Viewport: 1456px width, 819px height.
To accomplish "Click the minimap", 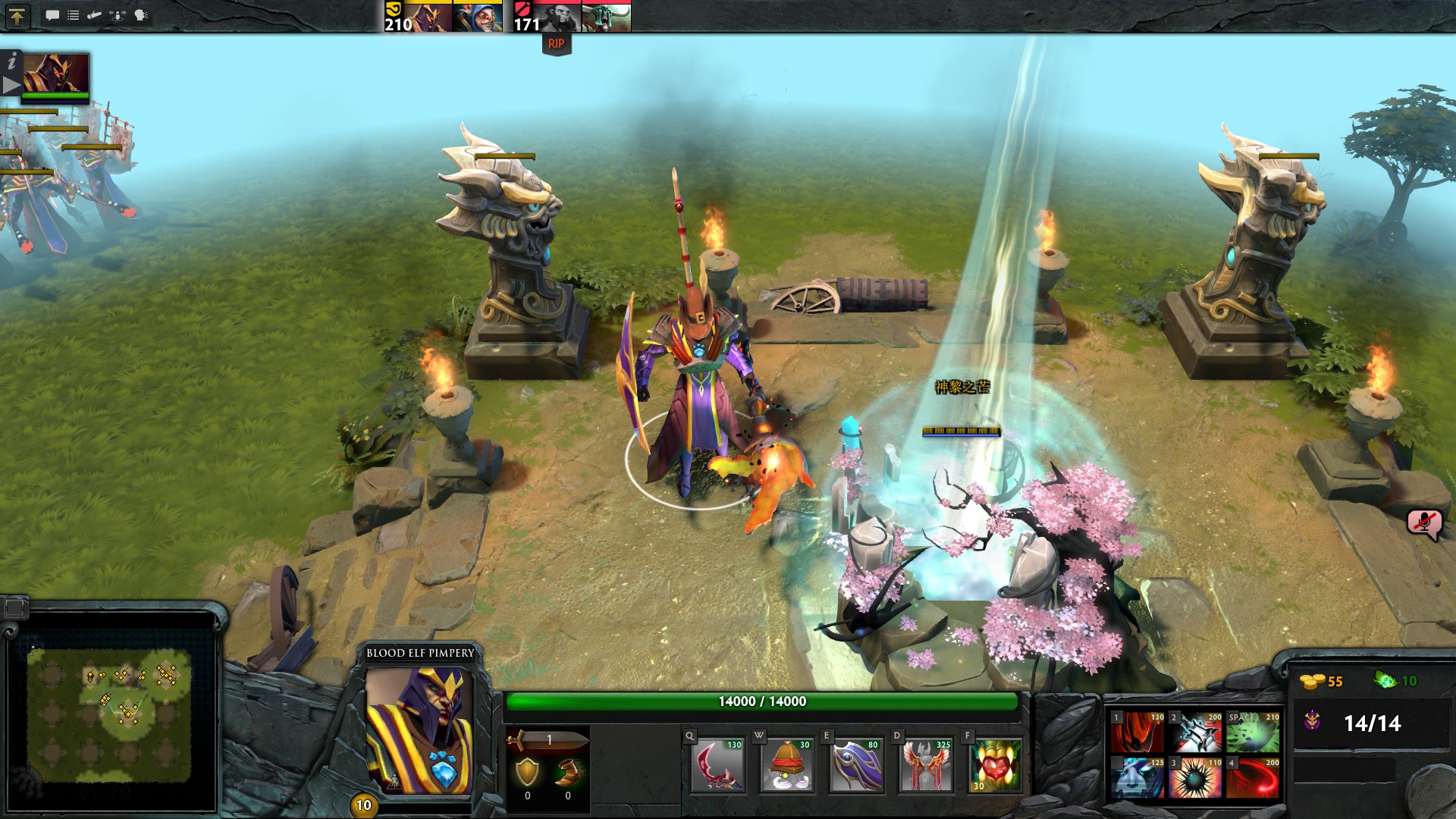I will (x=109, y=714).
